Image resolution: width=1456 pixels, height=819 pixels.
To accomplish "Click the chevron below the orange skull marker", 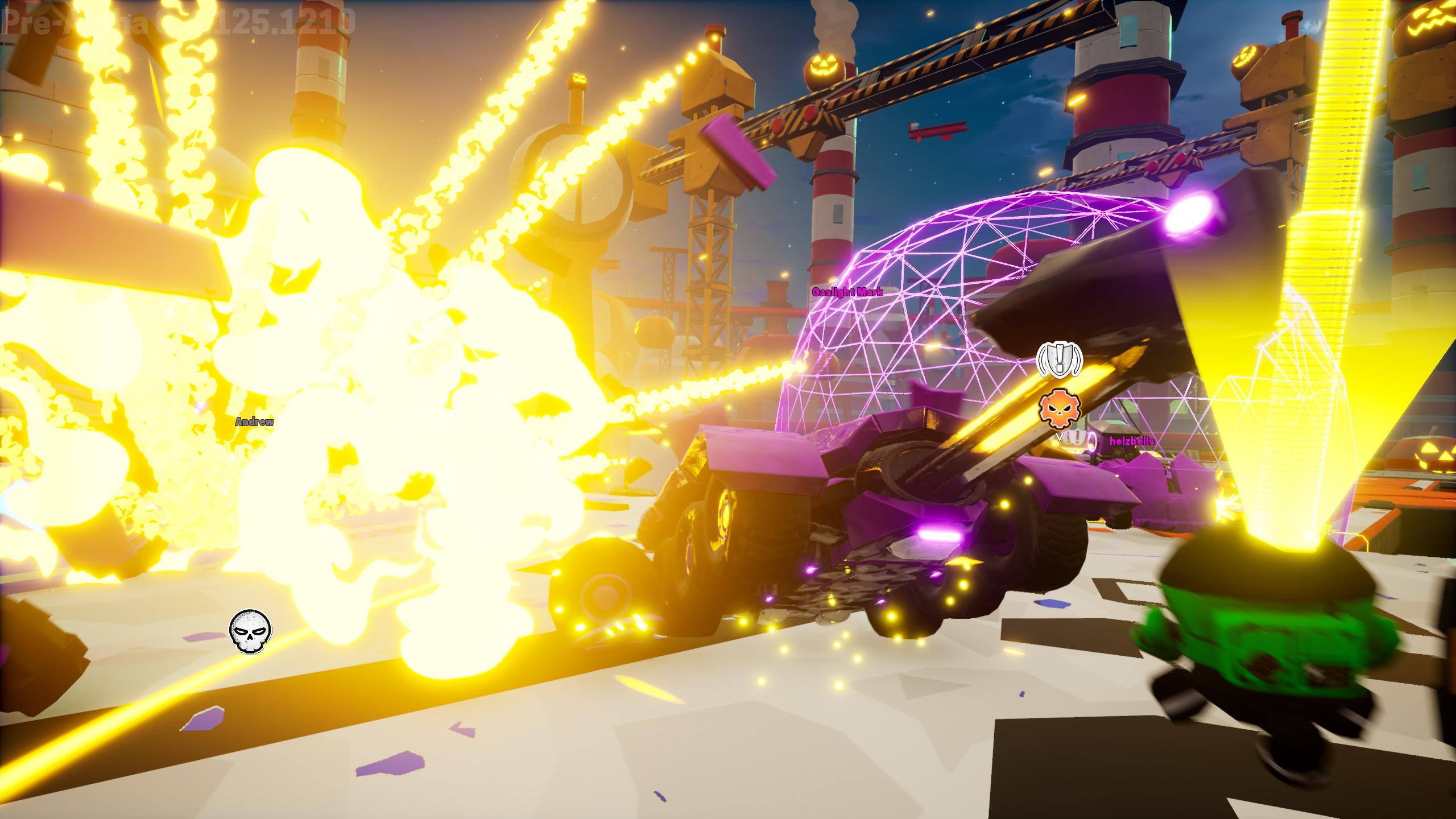I will [1059, 437].
